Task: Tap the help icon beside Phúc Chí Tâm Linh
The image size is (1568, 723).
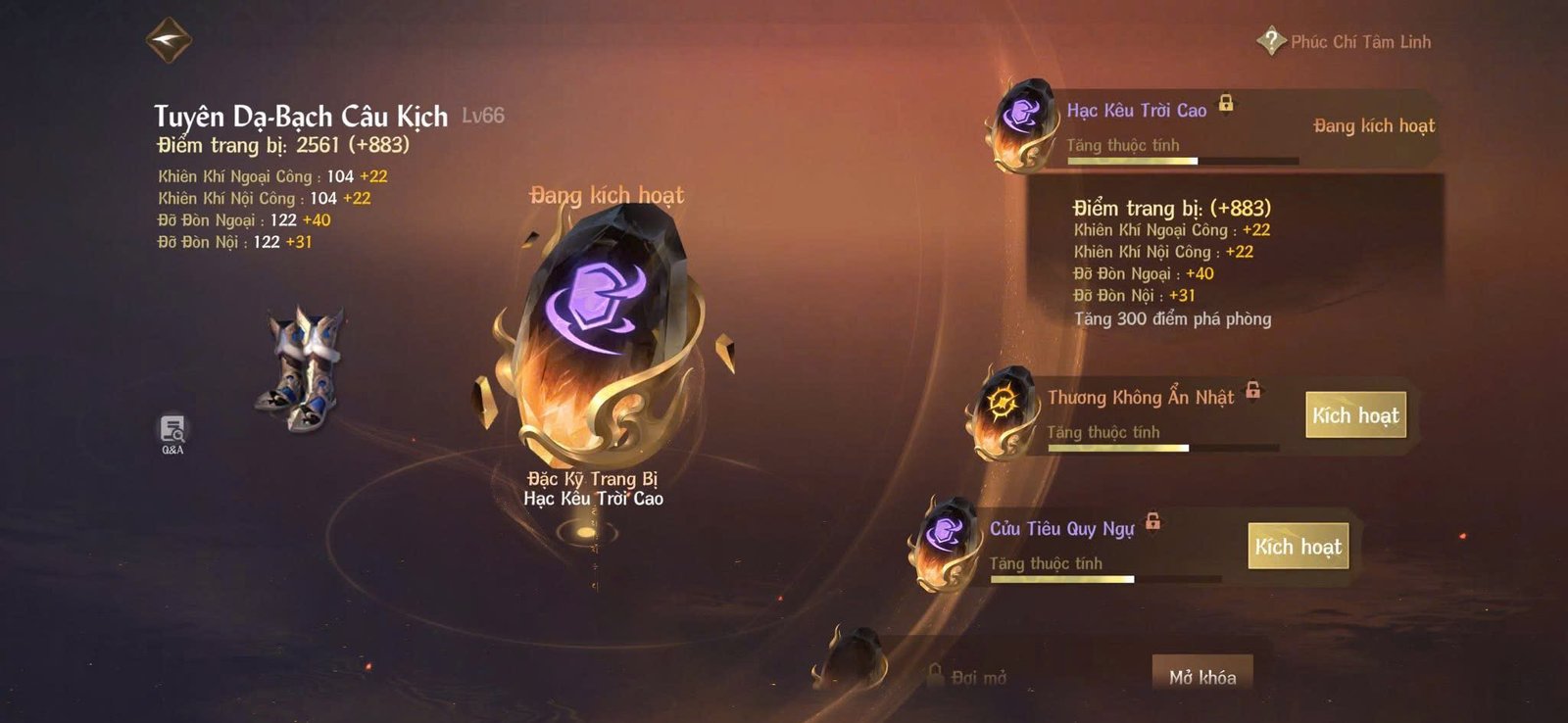Action: point(1271,41)
